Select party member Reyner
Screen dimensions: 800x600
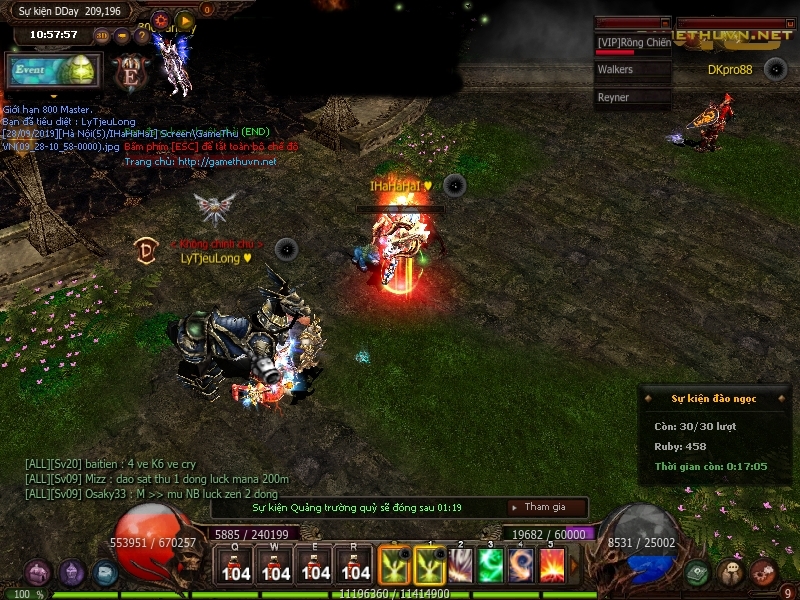(632, 98)
